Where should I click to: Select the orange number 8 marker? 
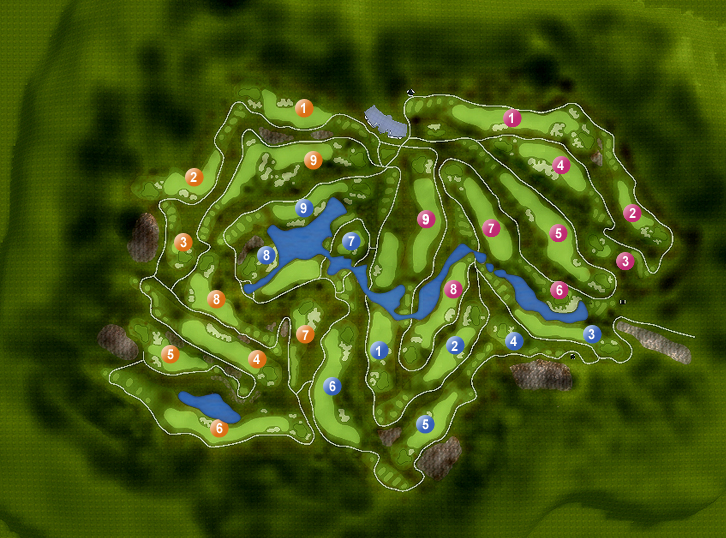(x=215, y=299)
